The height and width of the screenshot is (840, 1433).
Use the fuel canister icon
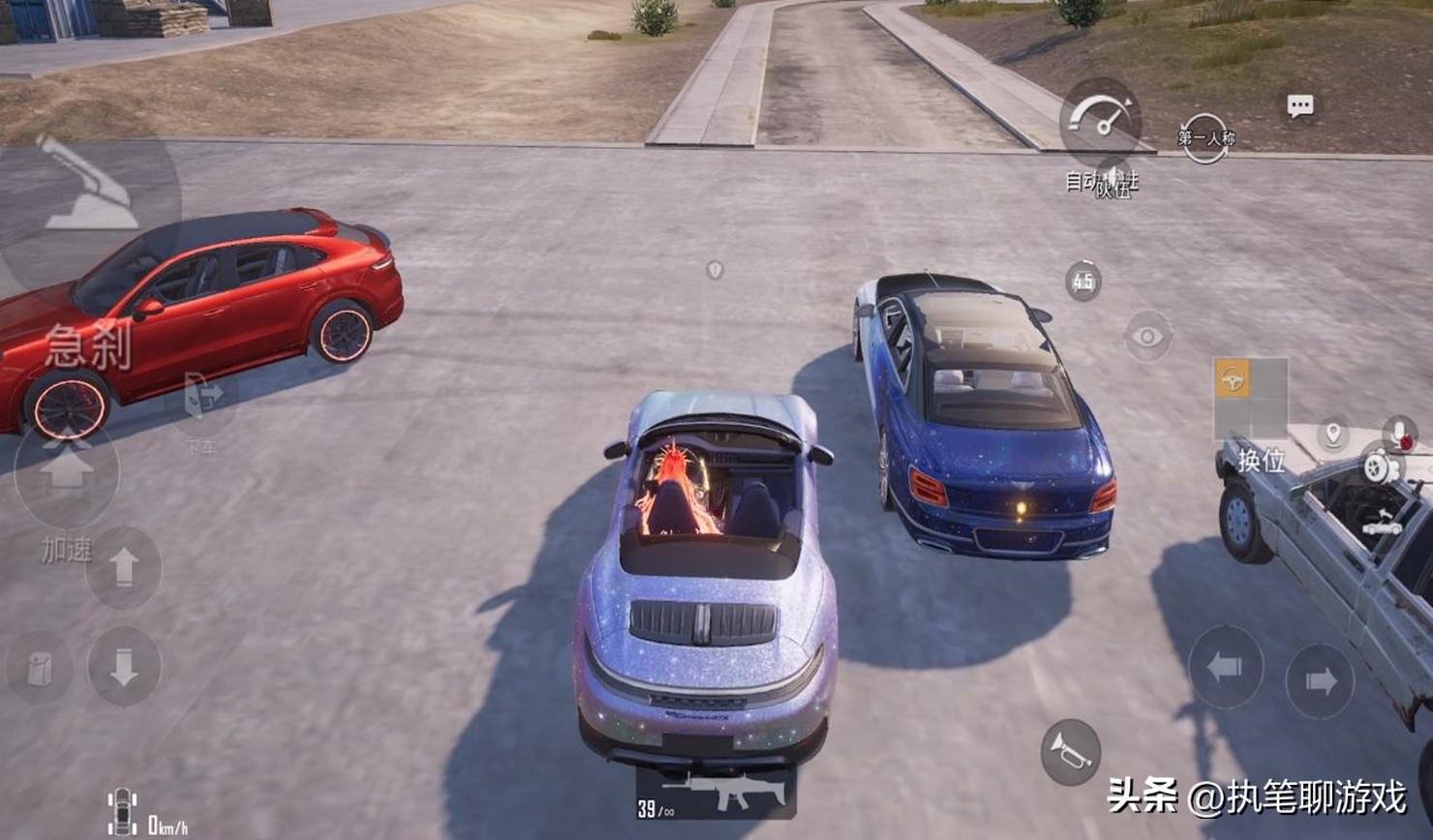pyautogui.click(x=40, y=668)
